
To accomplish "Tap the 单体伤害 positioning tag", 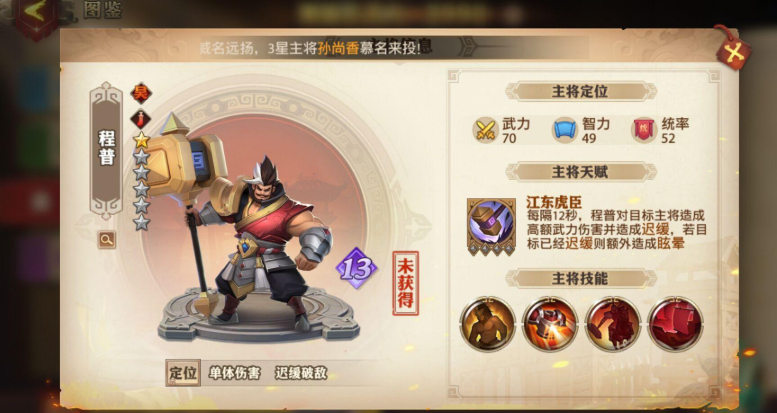I will pyautogui.click(x=234, y=373).
